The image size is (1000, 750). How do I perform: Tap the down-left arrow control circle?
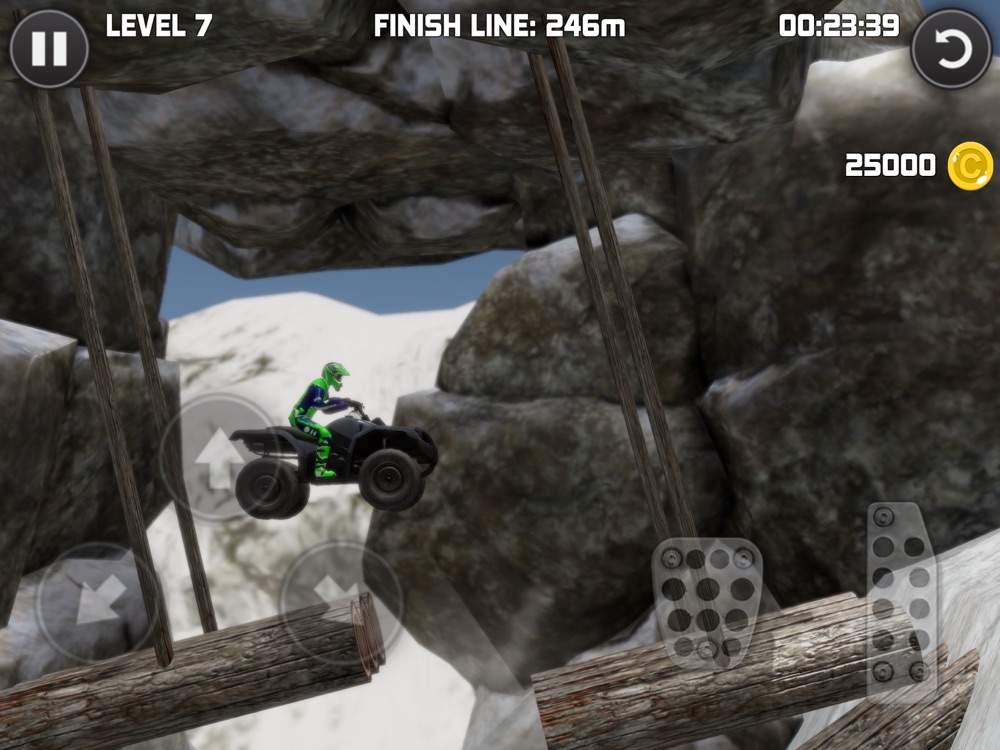(x=97, y=602)
